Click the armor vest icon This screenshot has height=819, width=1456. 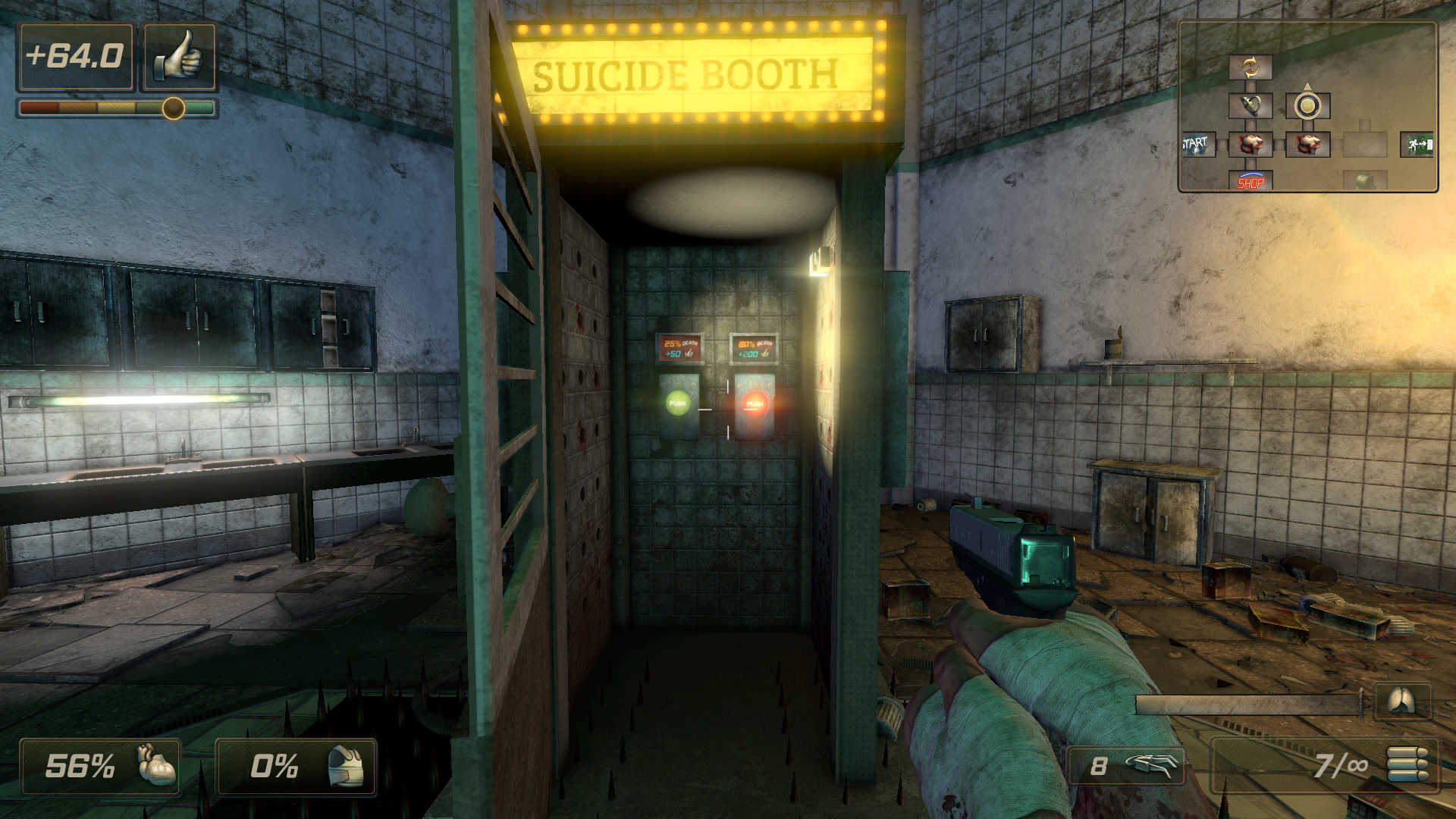tap(346, 766)
